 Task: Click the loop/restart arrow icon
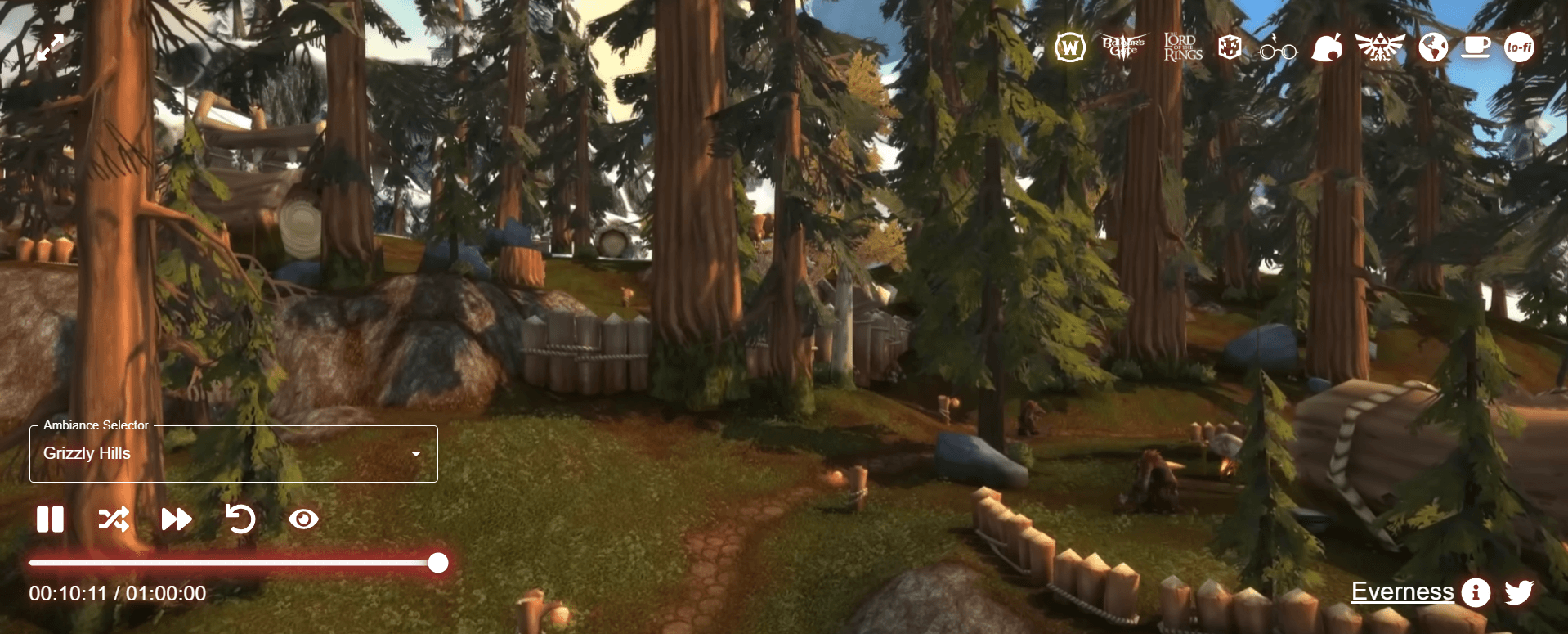[240, 519]
